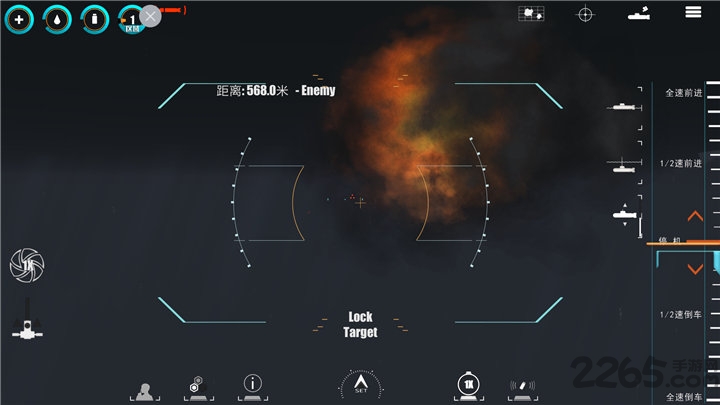Tap the water drop gauge icon
The height and width of the screenshot is (405, 720).
[56, 19]
